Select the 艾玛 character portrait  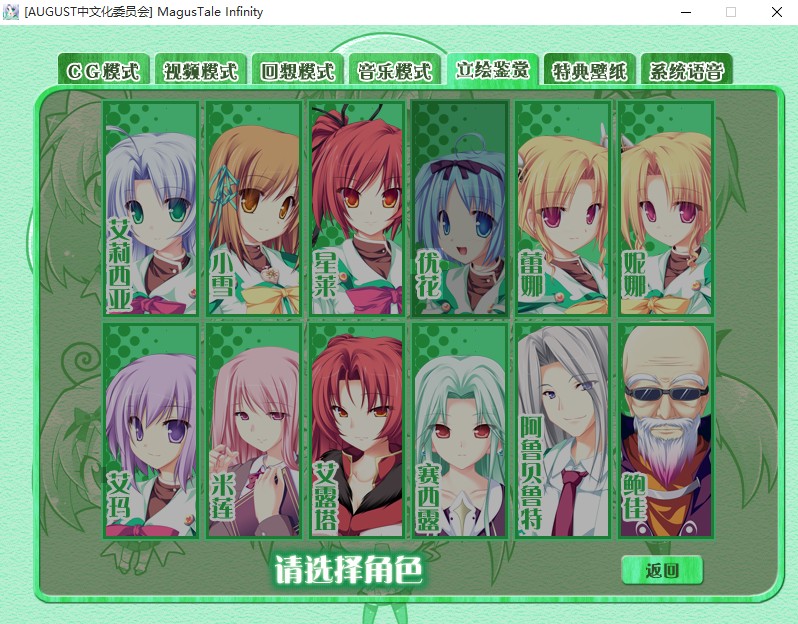tap(151, 430)
